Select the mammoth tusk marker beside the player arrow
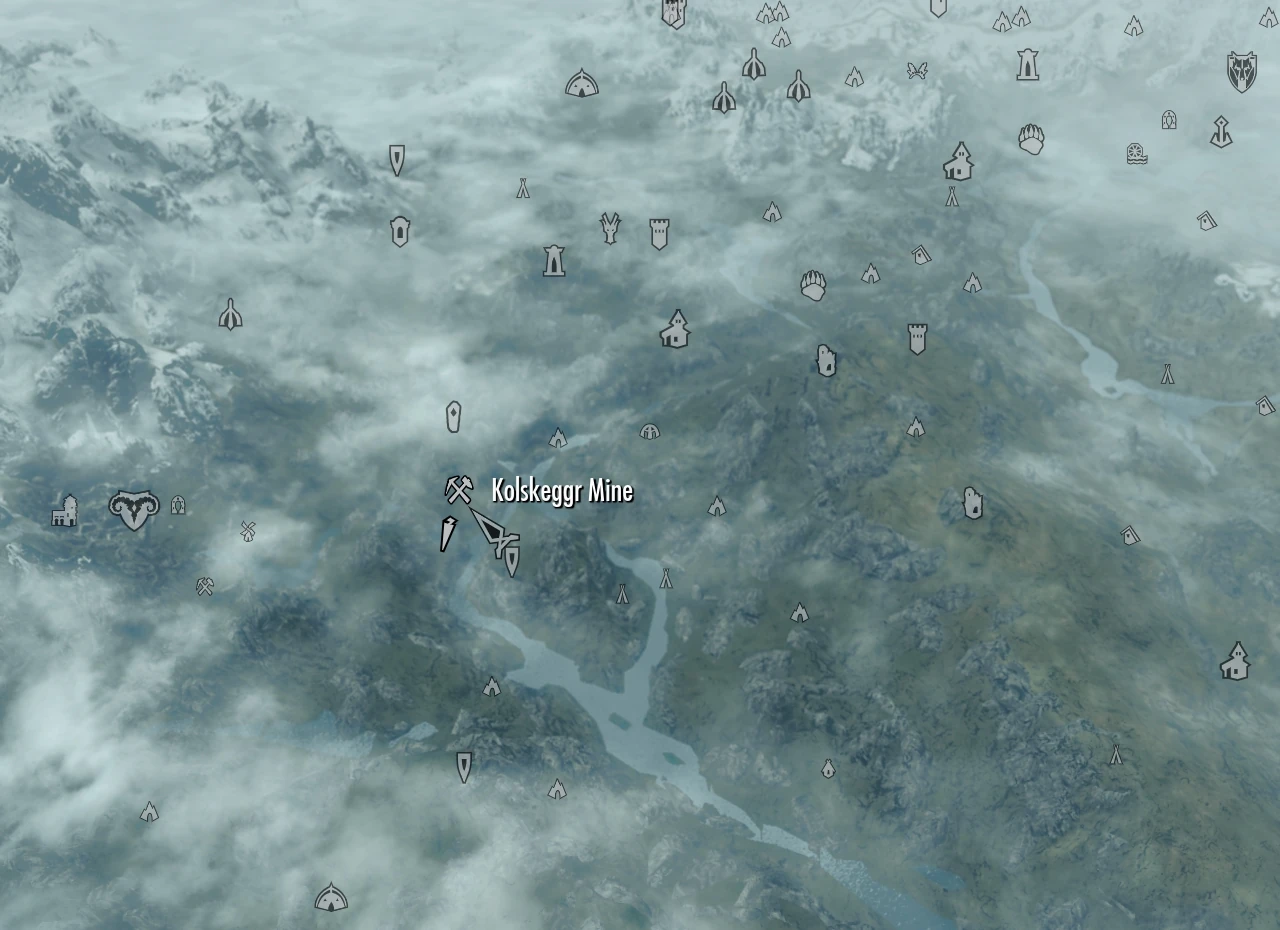Screen dimensions: 1280x930 coord(447,535)
